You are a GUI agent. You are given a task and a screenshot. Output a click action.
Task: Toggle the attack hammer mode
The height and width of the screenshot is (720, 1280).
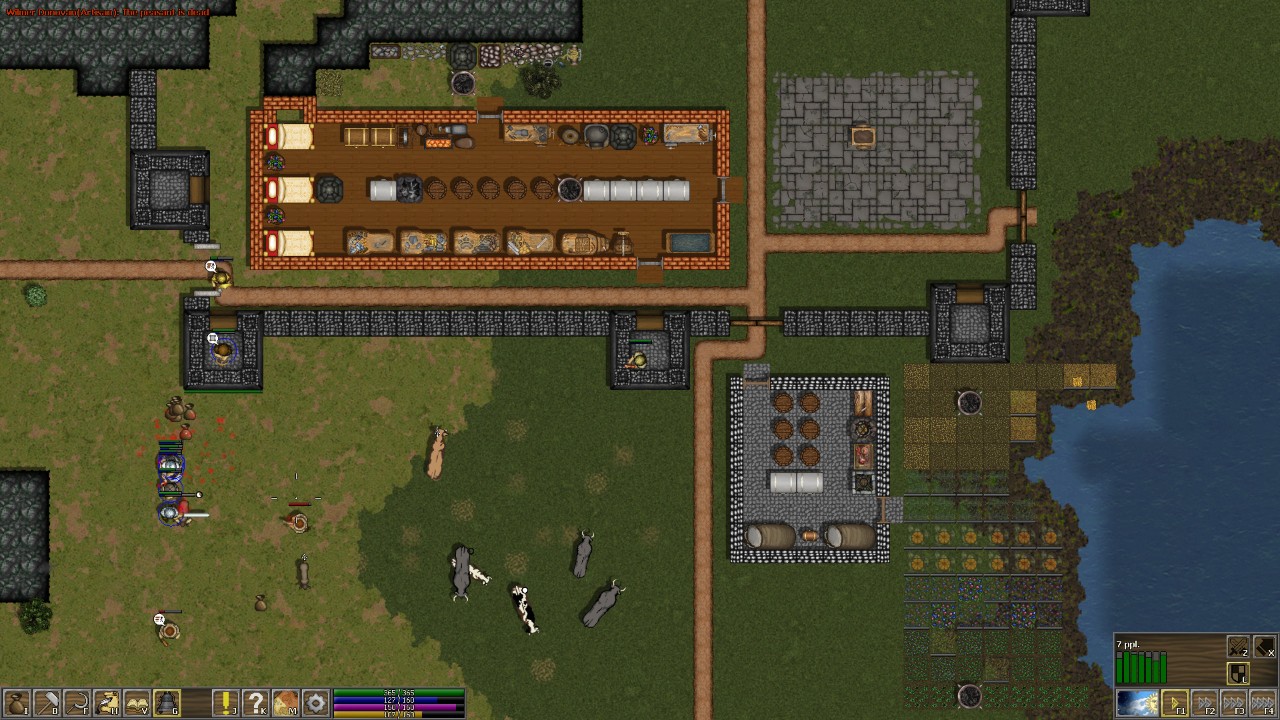1263,645
